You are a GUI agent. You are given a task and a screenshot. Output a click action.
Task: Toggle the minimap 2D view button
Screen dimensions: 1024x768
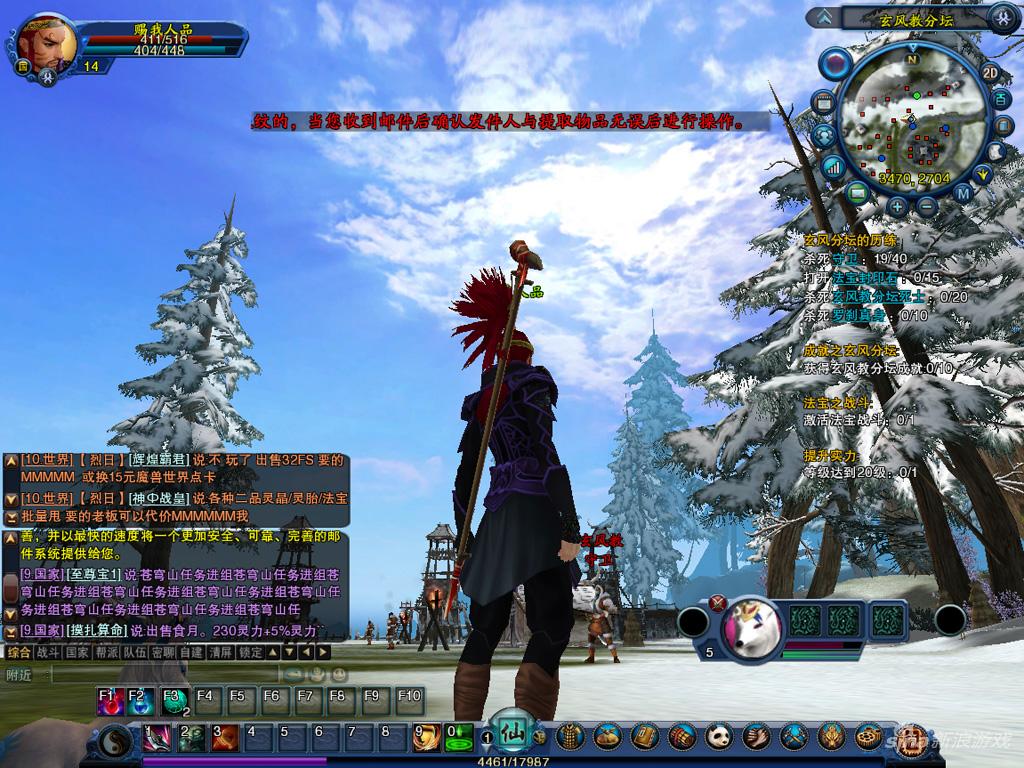pyautogui.click(x=990, y=72)
